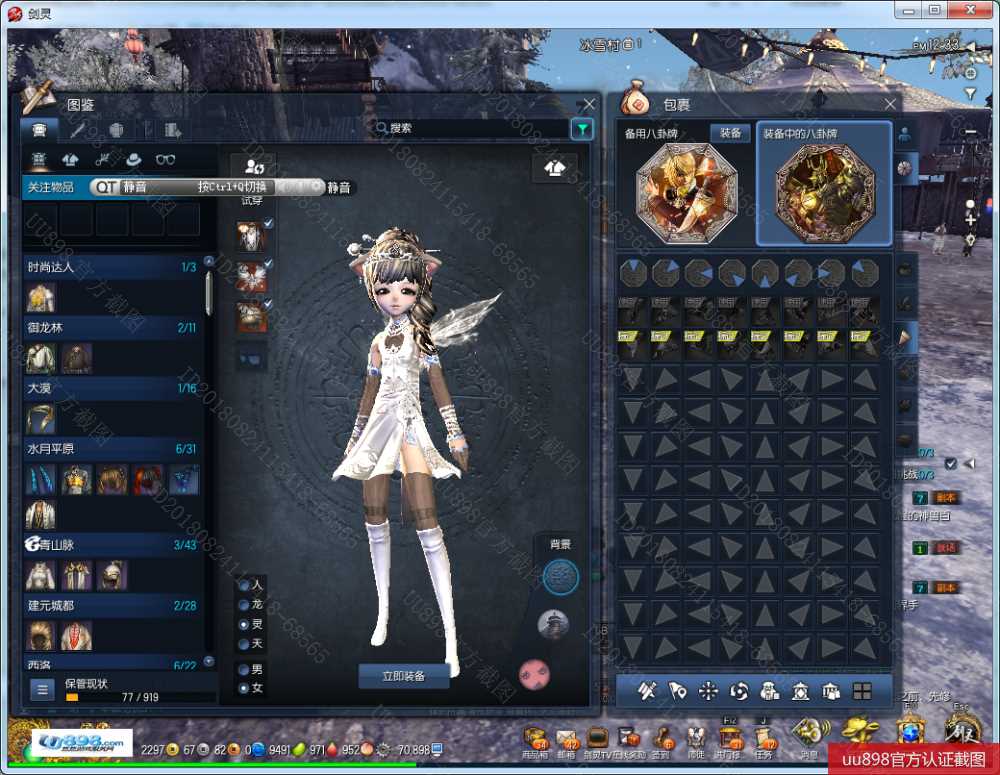Choose the 龙 race option
Image resolution: width=1000 pixels, height=775 pixels.
(x=243, y=604)
